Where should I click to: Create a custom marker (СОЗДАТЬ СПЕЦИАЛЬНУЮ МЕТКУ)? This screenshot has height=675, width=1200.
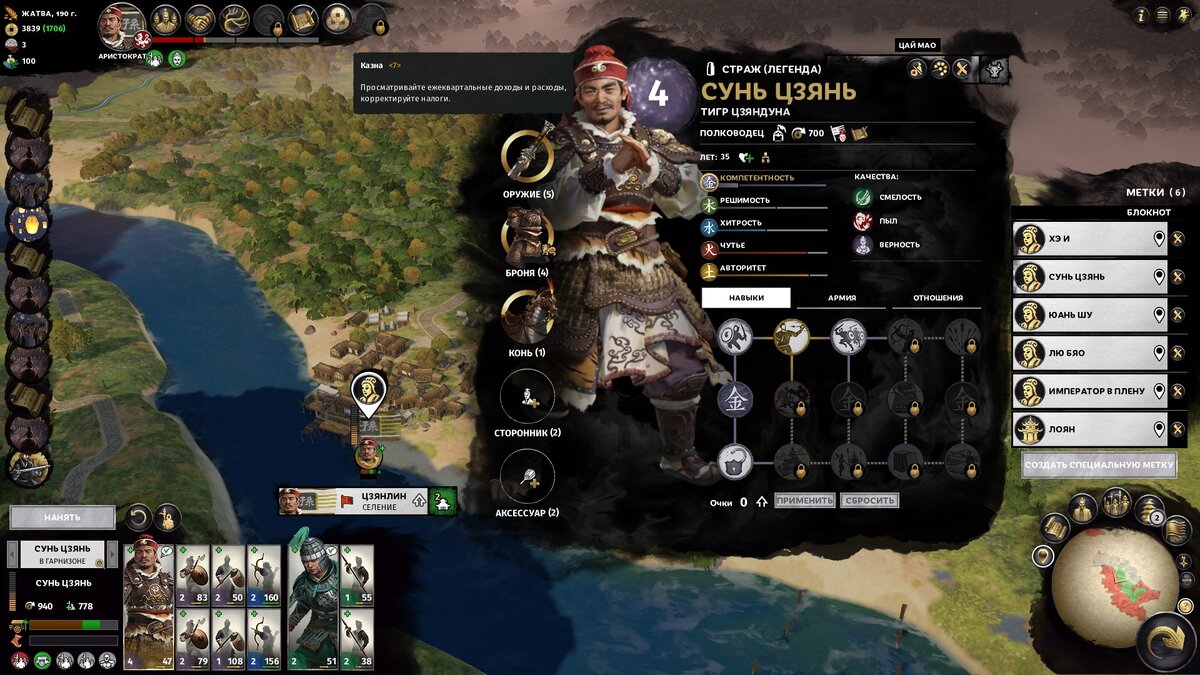(x=1099, y=466)
